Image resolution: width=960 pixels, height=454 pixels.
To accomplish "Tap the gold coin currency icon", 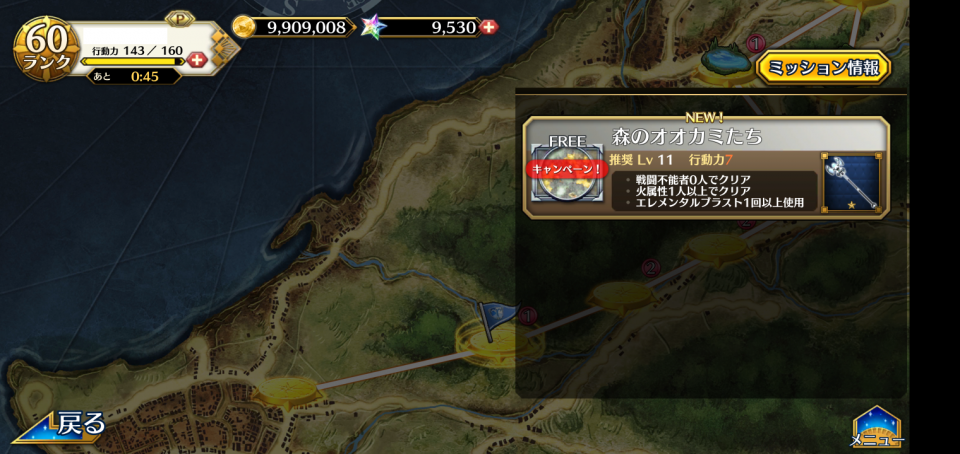I will [x=243, y=27].
